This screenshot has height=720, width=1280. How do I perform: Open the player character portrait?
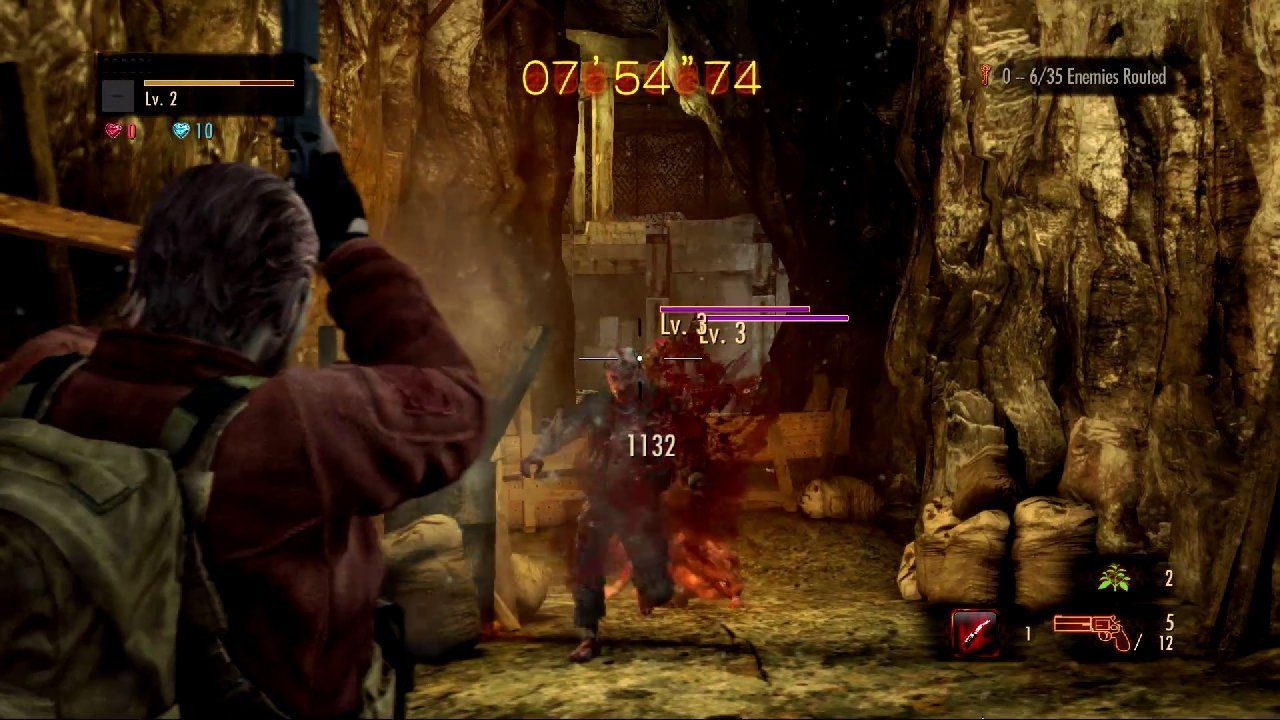pos(118,97)
